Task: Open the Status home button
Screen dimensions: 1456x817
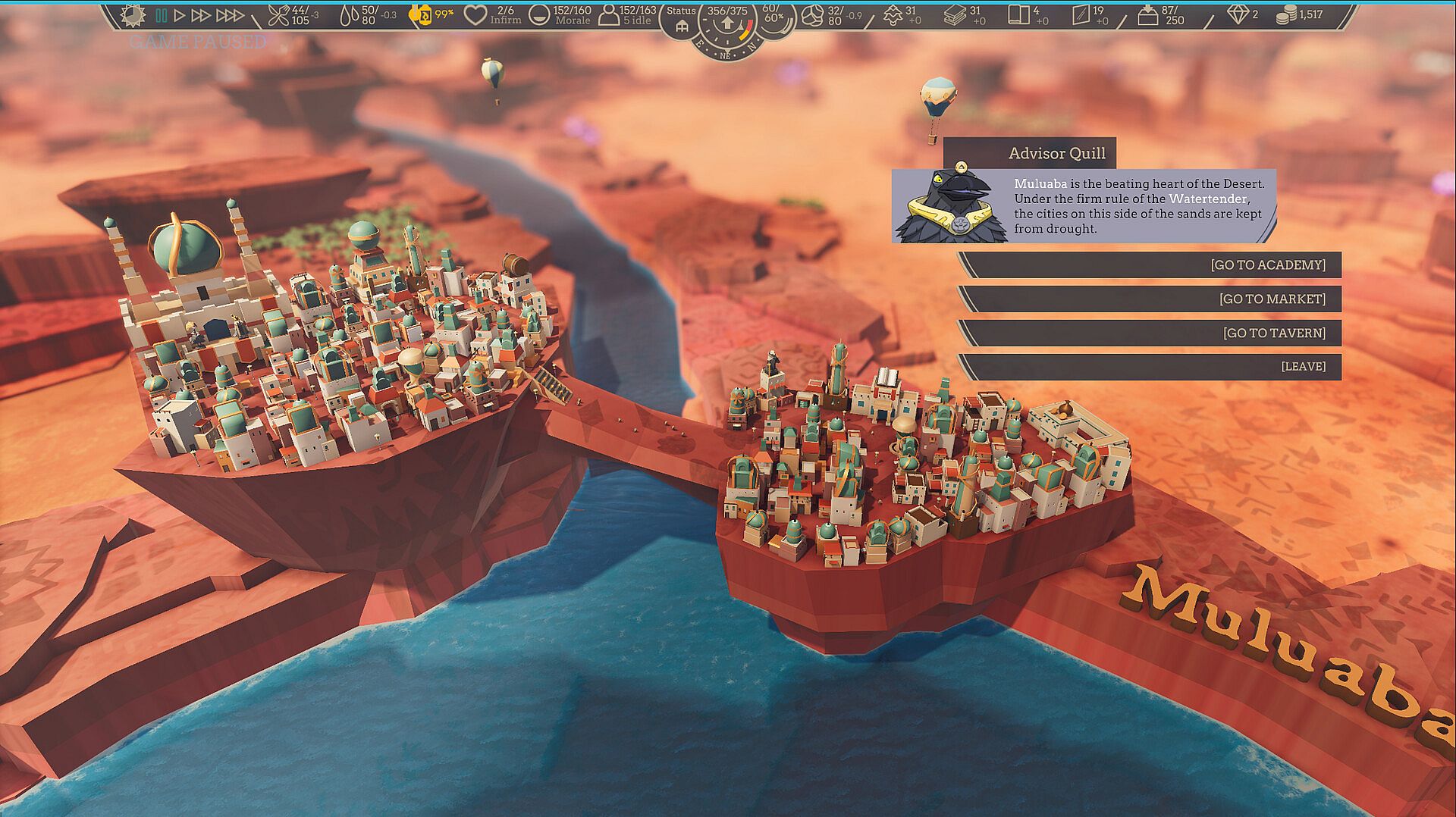Action: click(681, 27)
